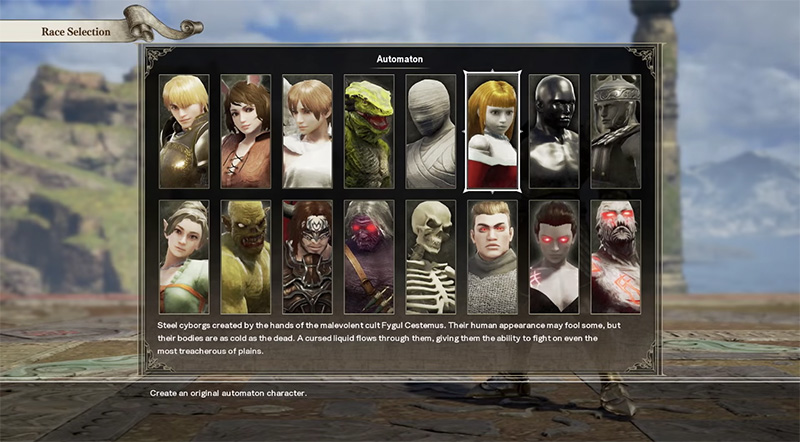
Task: Pick the woman with glowing red eyes portrait
Action: pyautogui.click(x=554, y=256)
